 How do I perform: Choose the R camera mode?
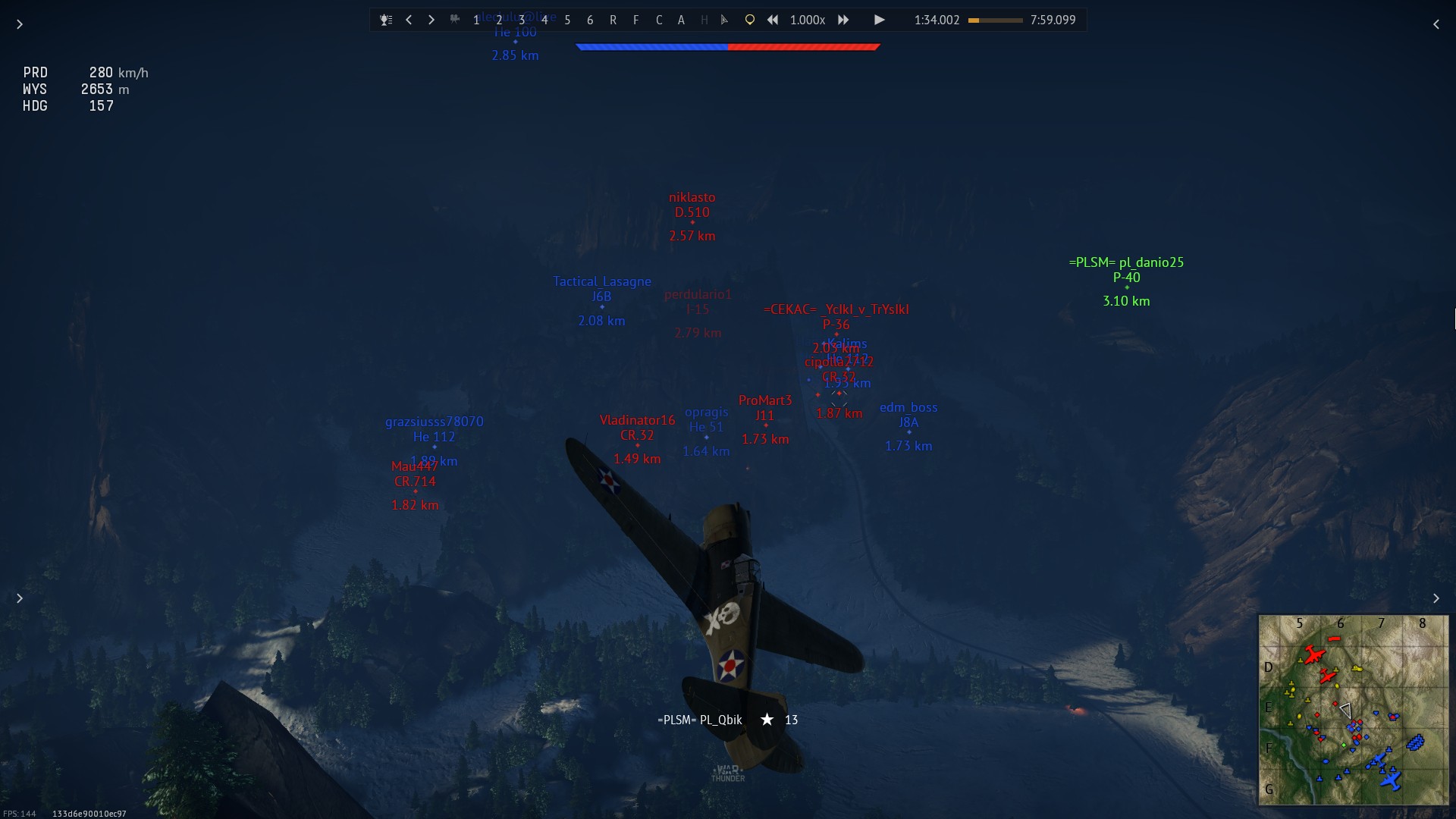tap(613, 20)
